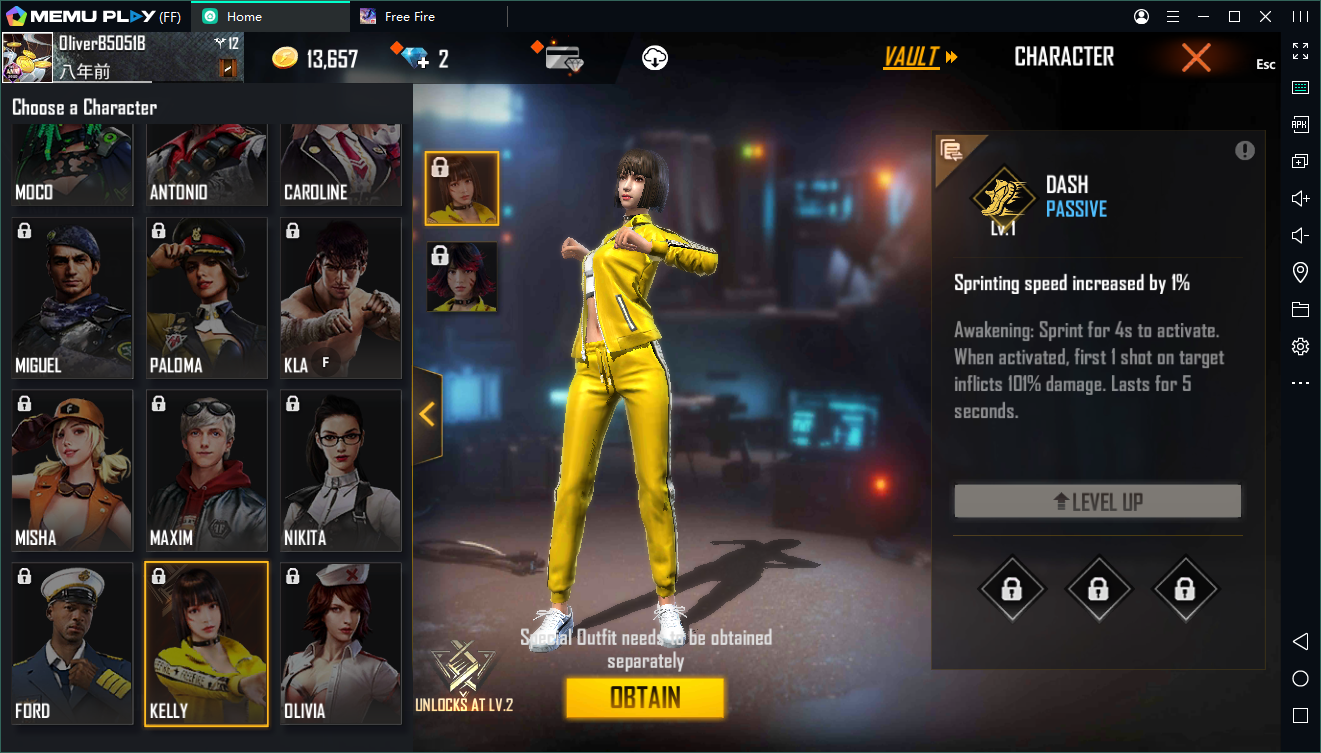Switch to the Home tab in MEmu

(244, 17)
